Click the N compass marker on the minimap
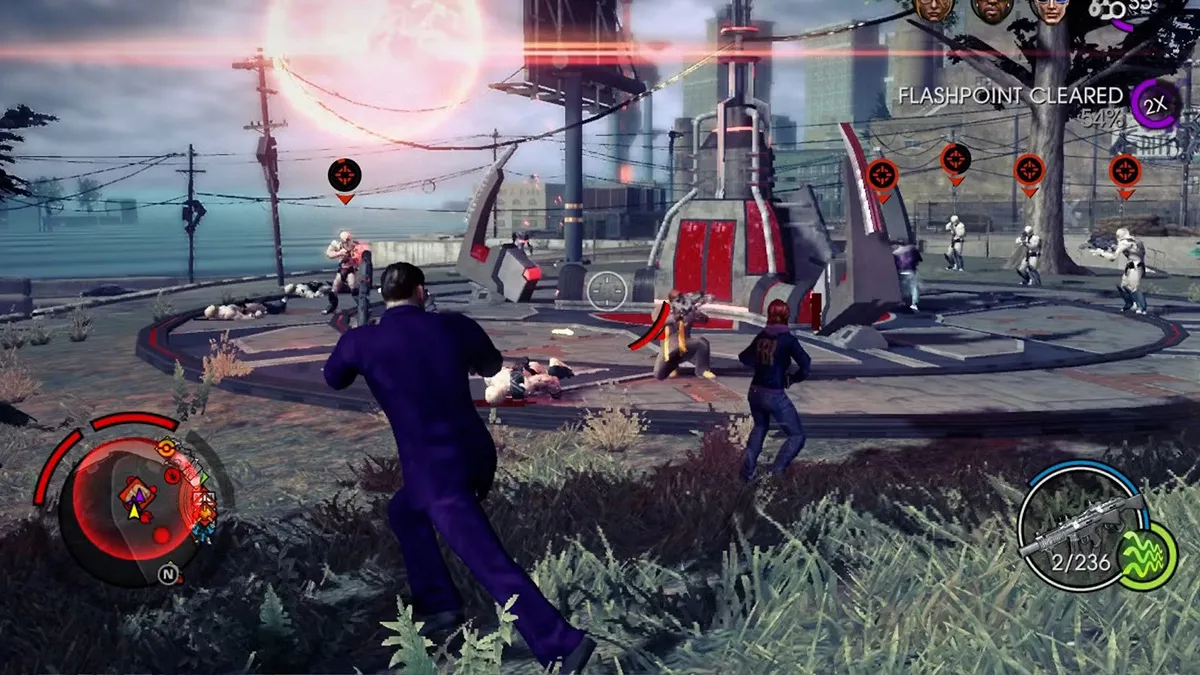This screenshot has height=675, width=1200. tap(167, 573)
